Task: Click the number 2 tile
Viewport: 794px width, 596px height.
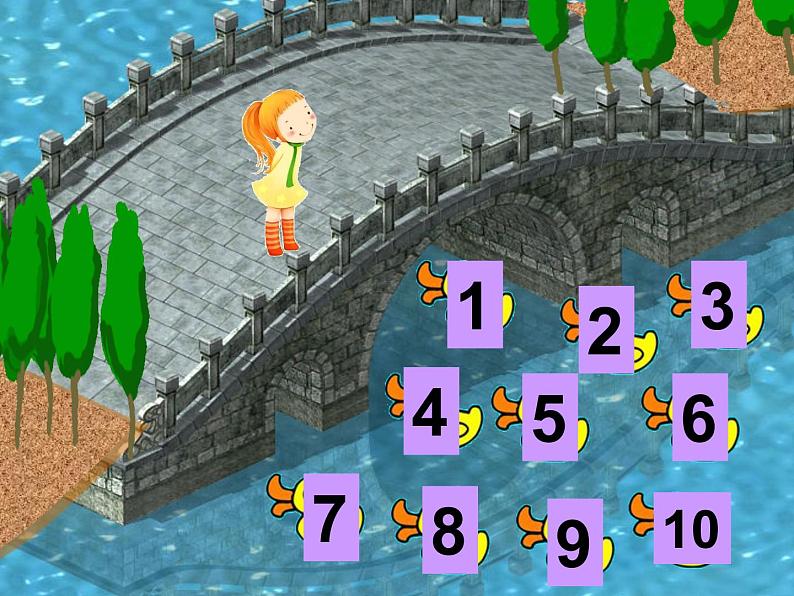Action: click(605, 330)
